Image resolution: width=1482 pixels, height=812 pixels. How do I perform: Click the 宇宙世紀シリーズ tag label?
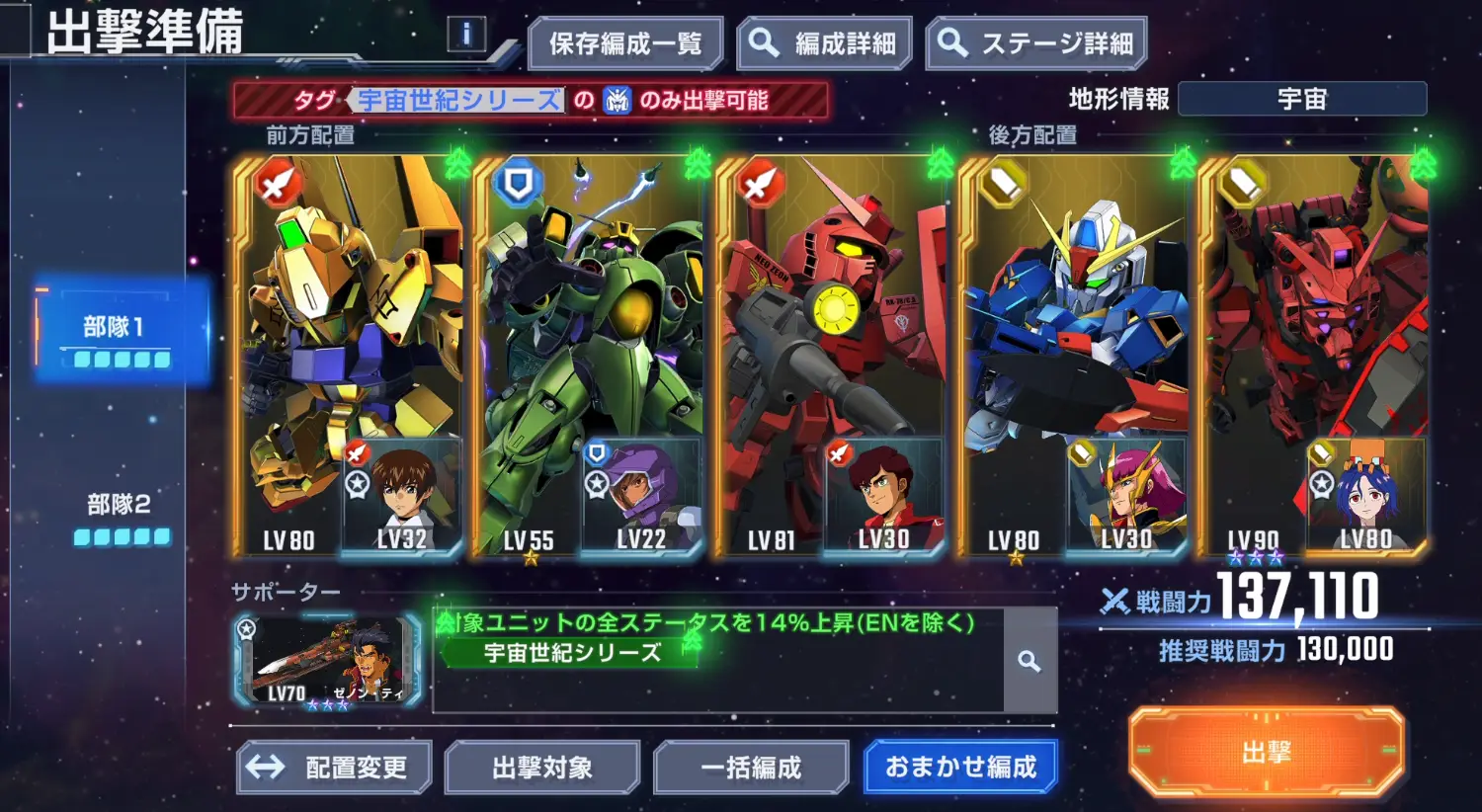coord(456,101)
